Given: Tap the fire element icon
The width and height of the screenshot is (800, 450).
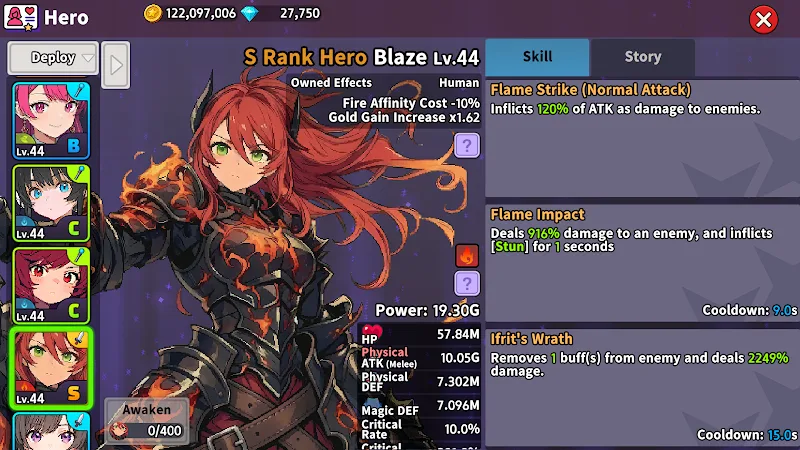Looking at the screenshot, I should (x=467, y=255).
